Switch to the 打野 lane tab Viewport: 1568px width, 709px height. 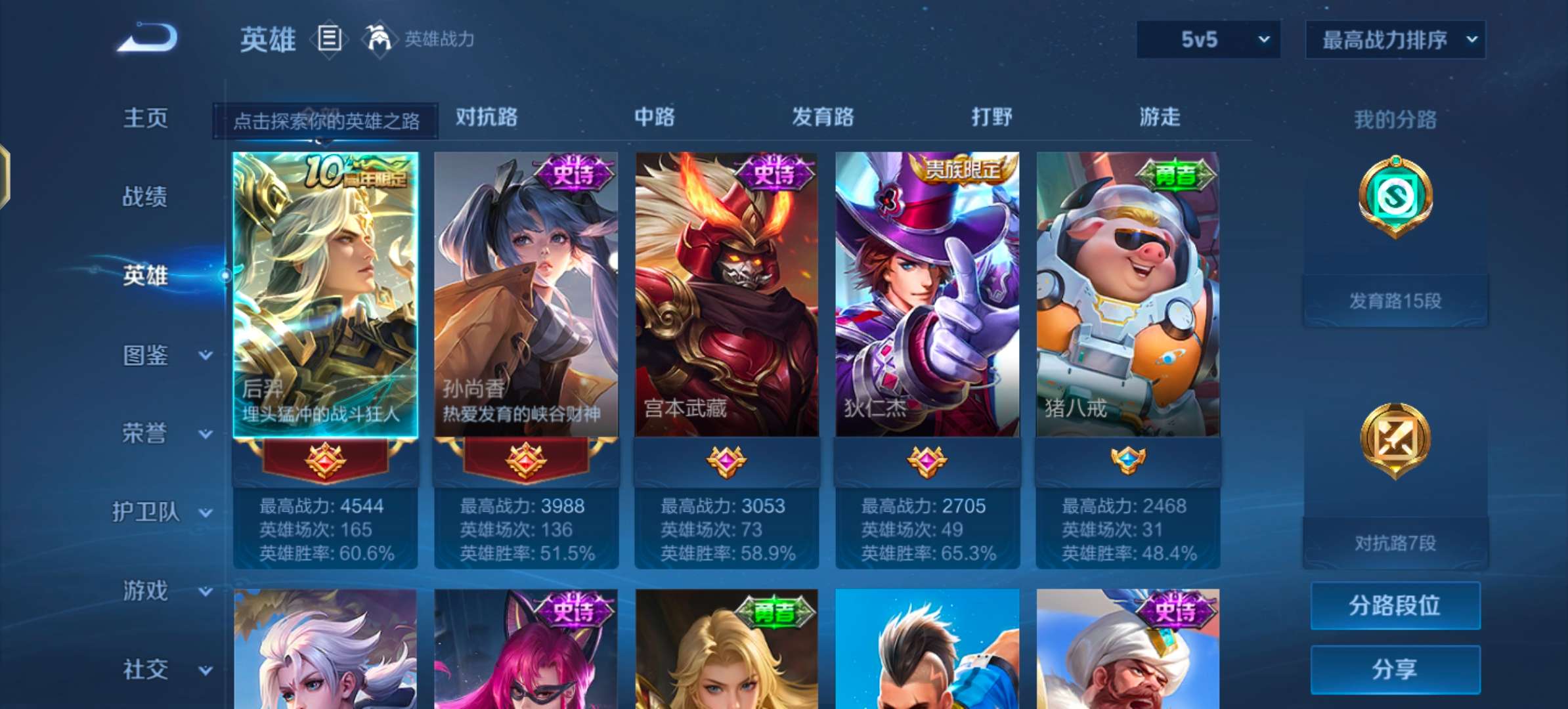coord(992,118)
